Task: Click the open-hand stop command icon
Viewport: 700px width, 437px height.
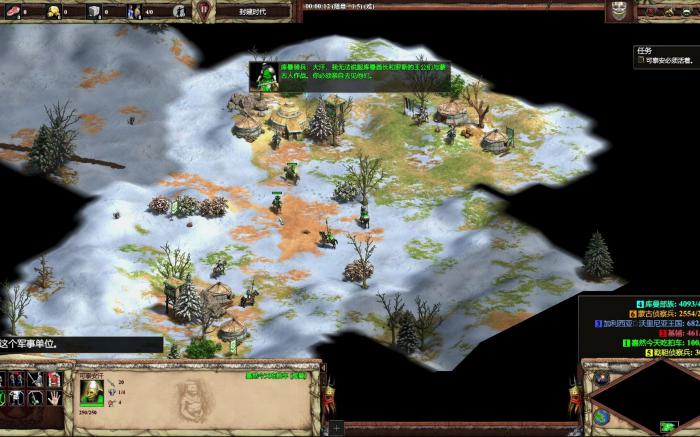Action: [x=53, y=397]
